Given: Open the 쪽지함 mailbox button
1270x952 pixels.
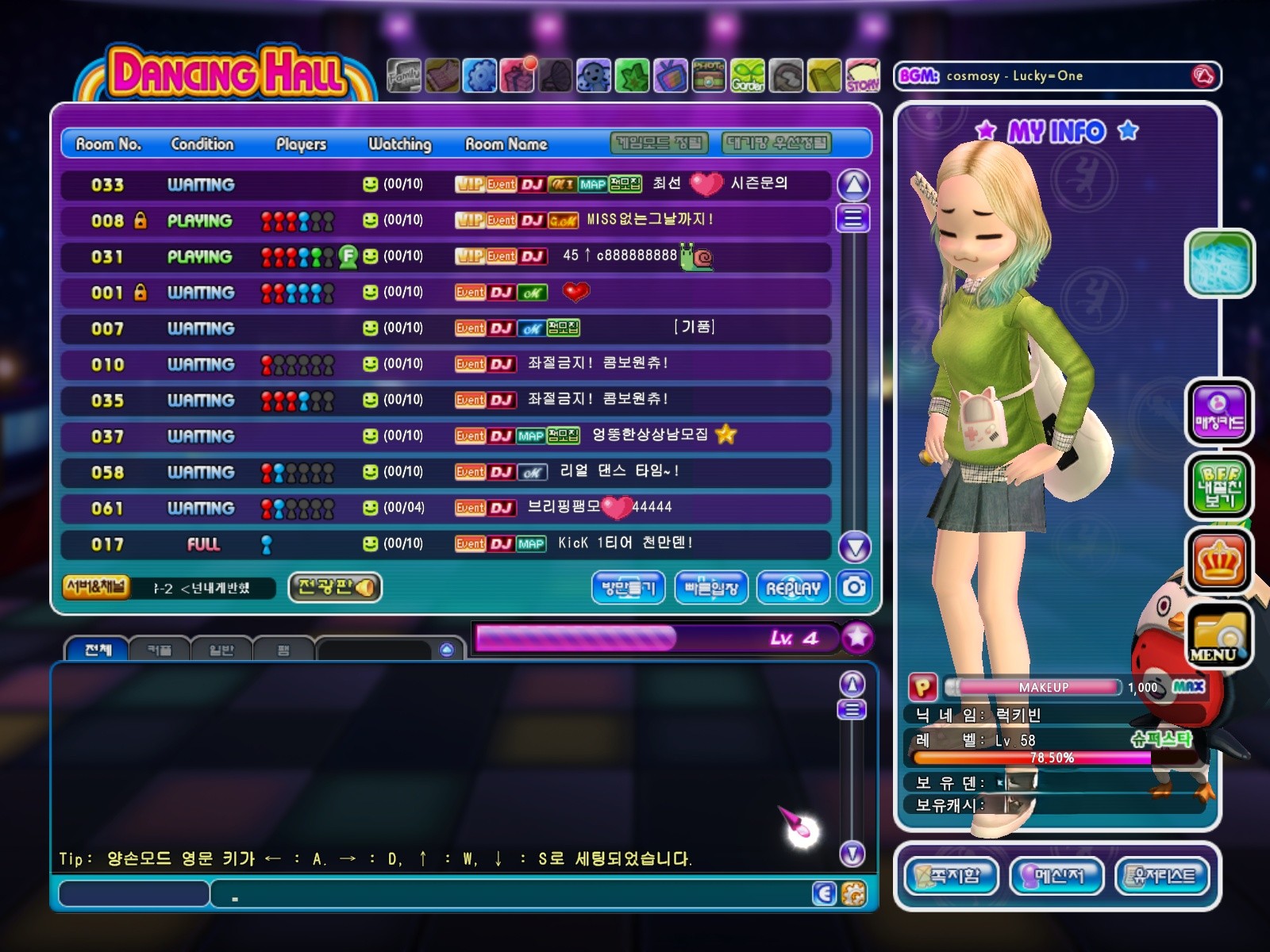Looking at the screenshot, I should coord(950,876).
